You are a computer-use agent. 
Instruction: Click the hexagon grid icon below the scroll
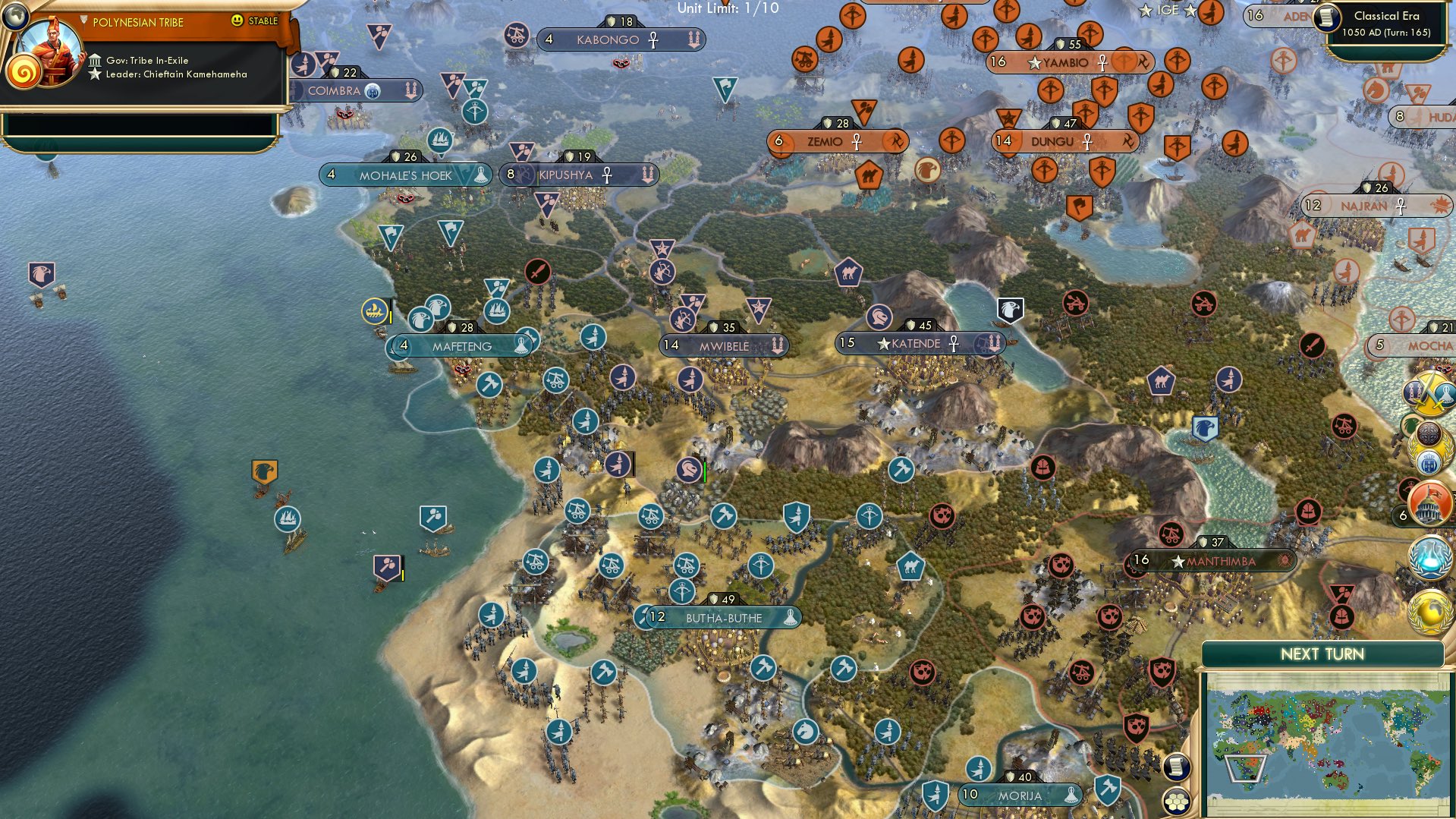tap(1176, 802)
